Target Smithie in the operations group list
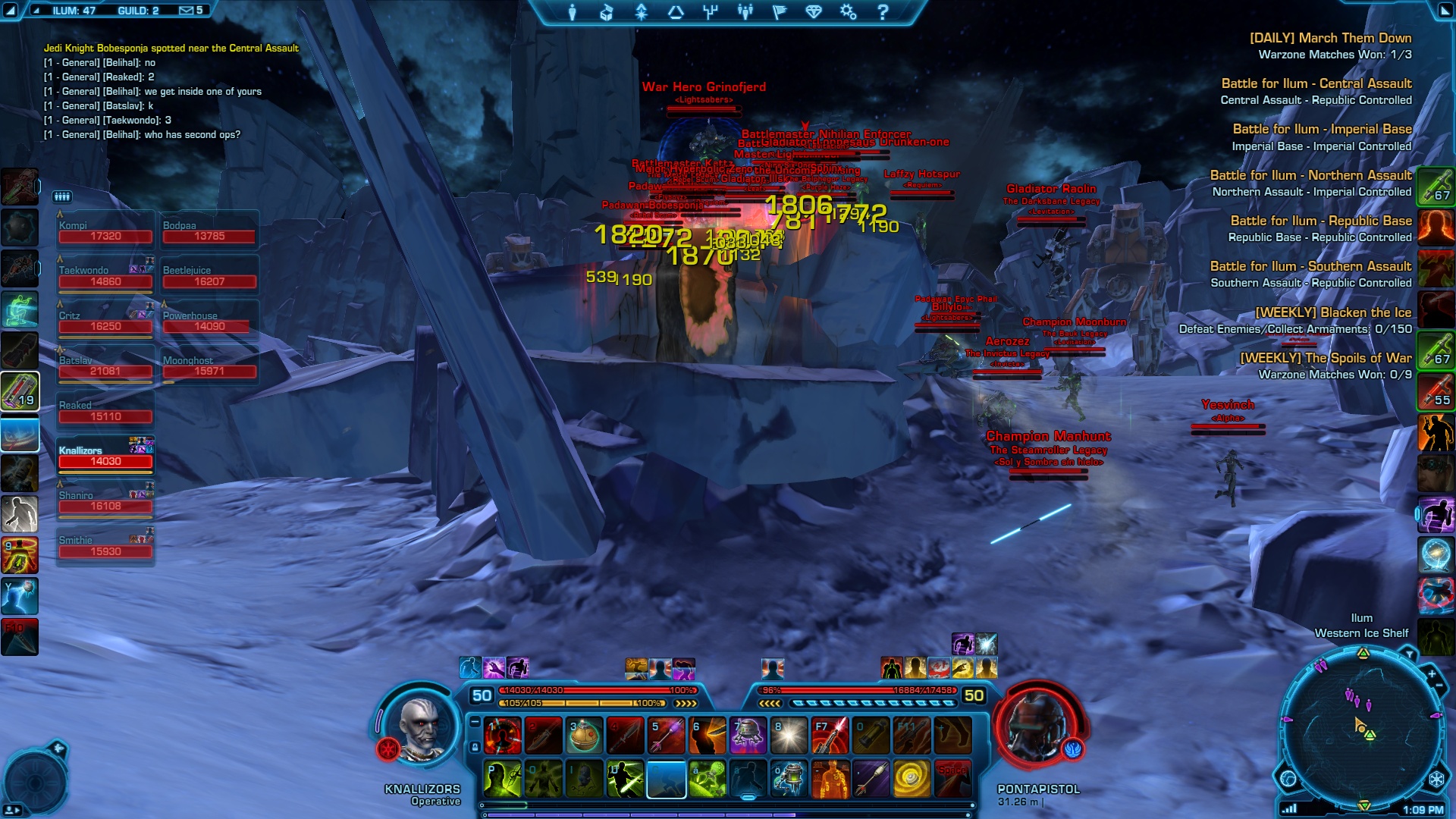Image resolution: width=1456 pixels, height=819 pixels. coord(105,546)
